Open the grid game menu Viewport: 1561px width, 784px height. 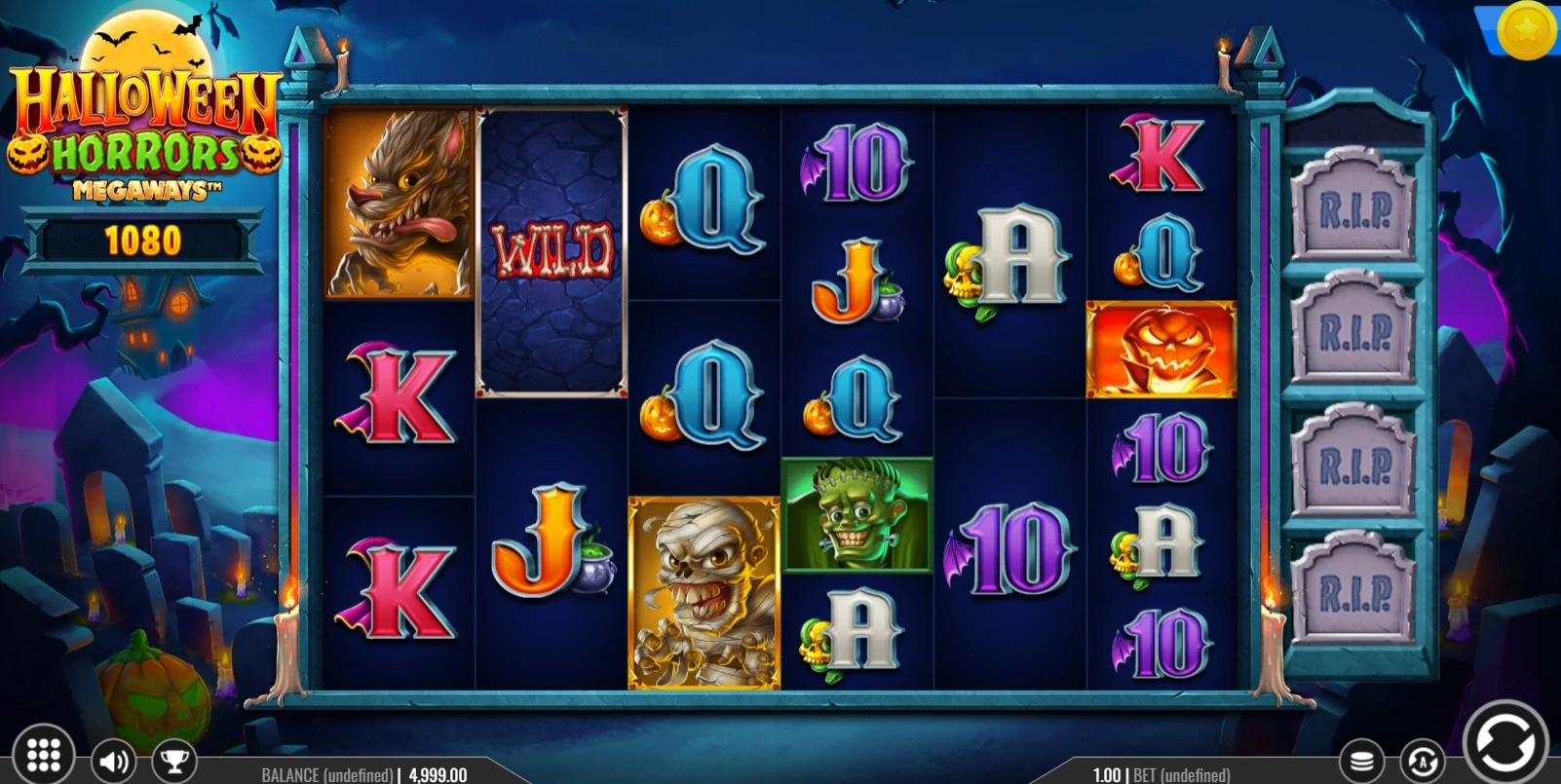click(43, 754)
